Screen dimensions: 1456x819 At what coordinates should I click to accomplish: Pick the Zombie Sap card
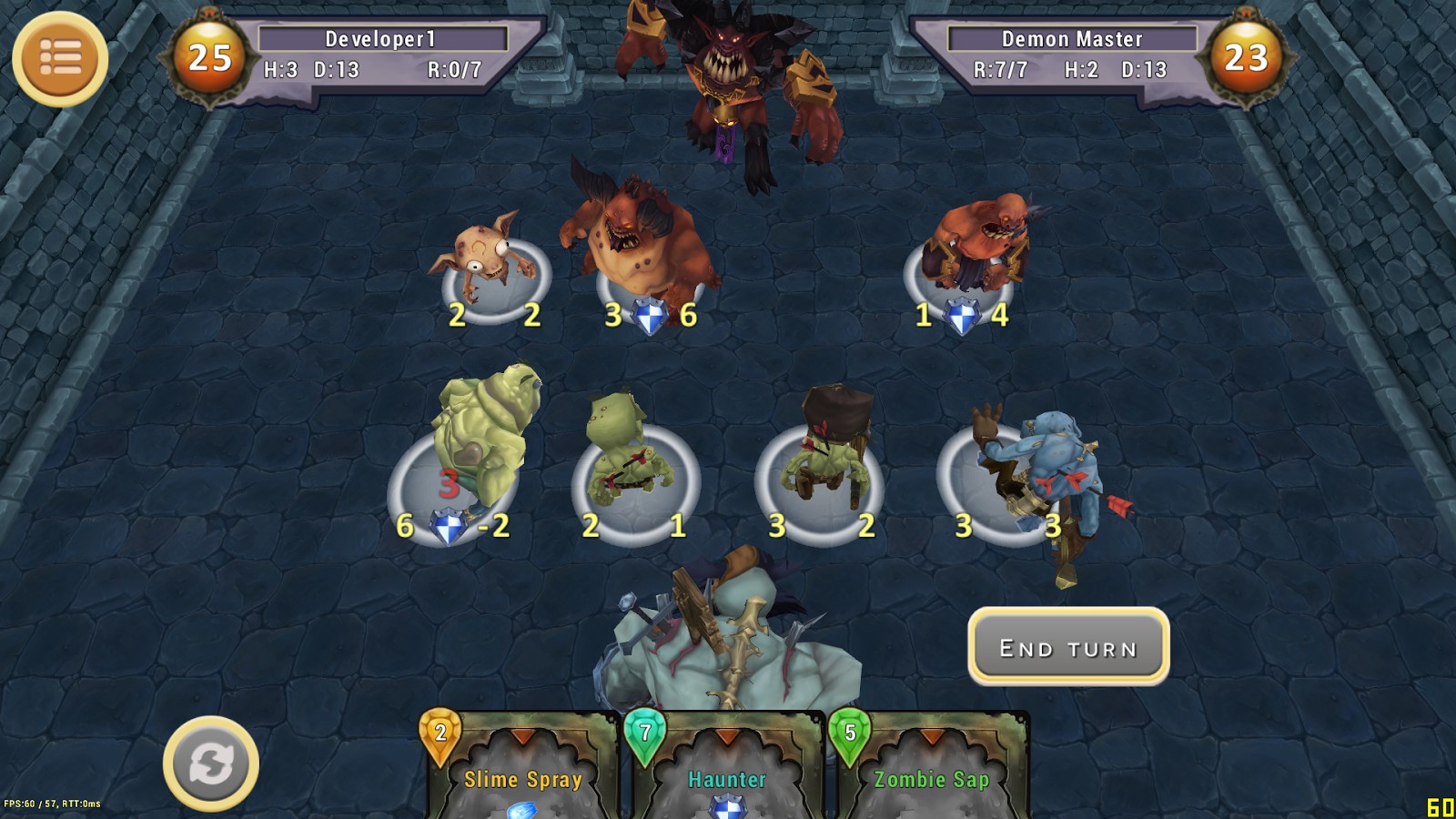pos(930,769)
